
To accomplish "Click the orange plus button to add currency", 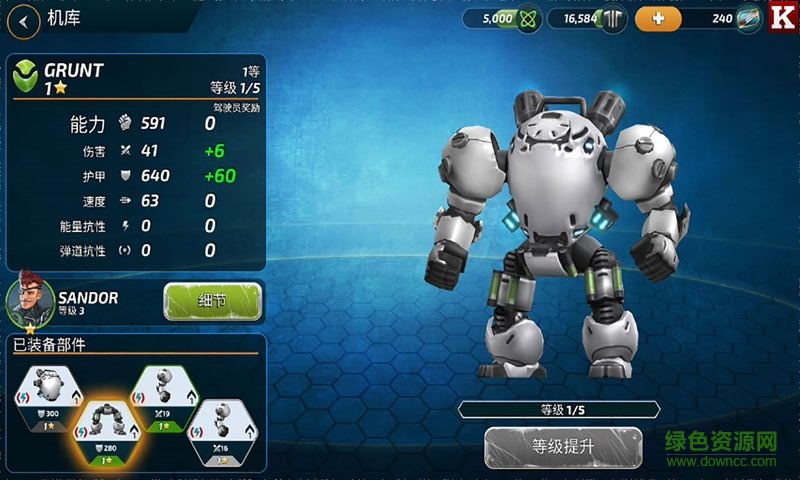I will click(657, 18).
